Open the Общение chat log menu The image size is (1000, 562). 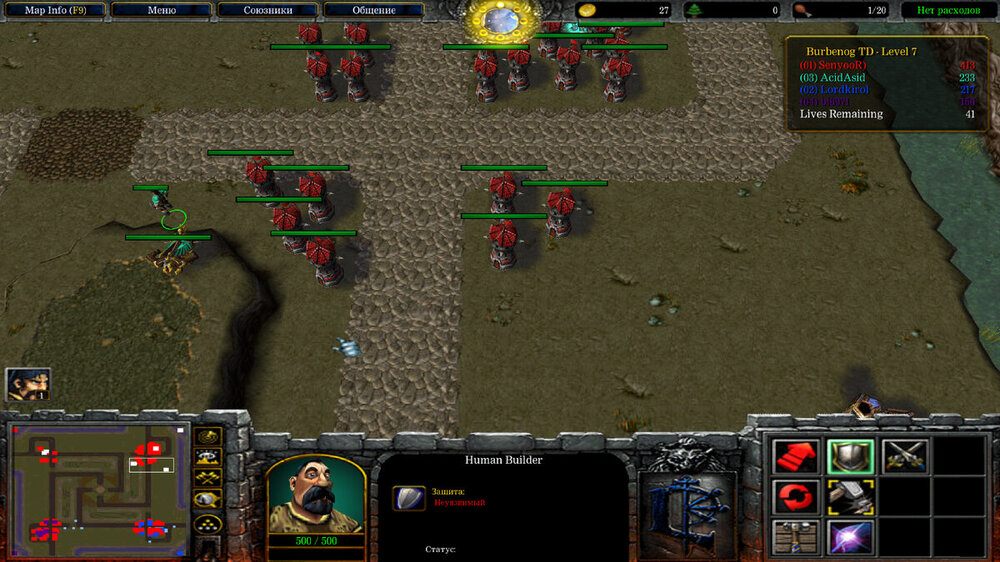click(374, 10)
